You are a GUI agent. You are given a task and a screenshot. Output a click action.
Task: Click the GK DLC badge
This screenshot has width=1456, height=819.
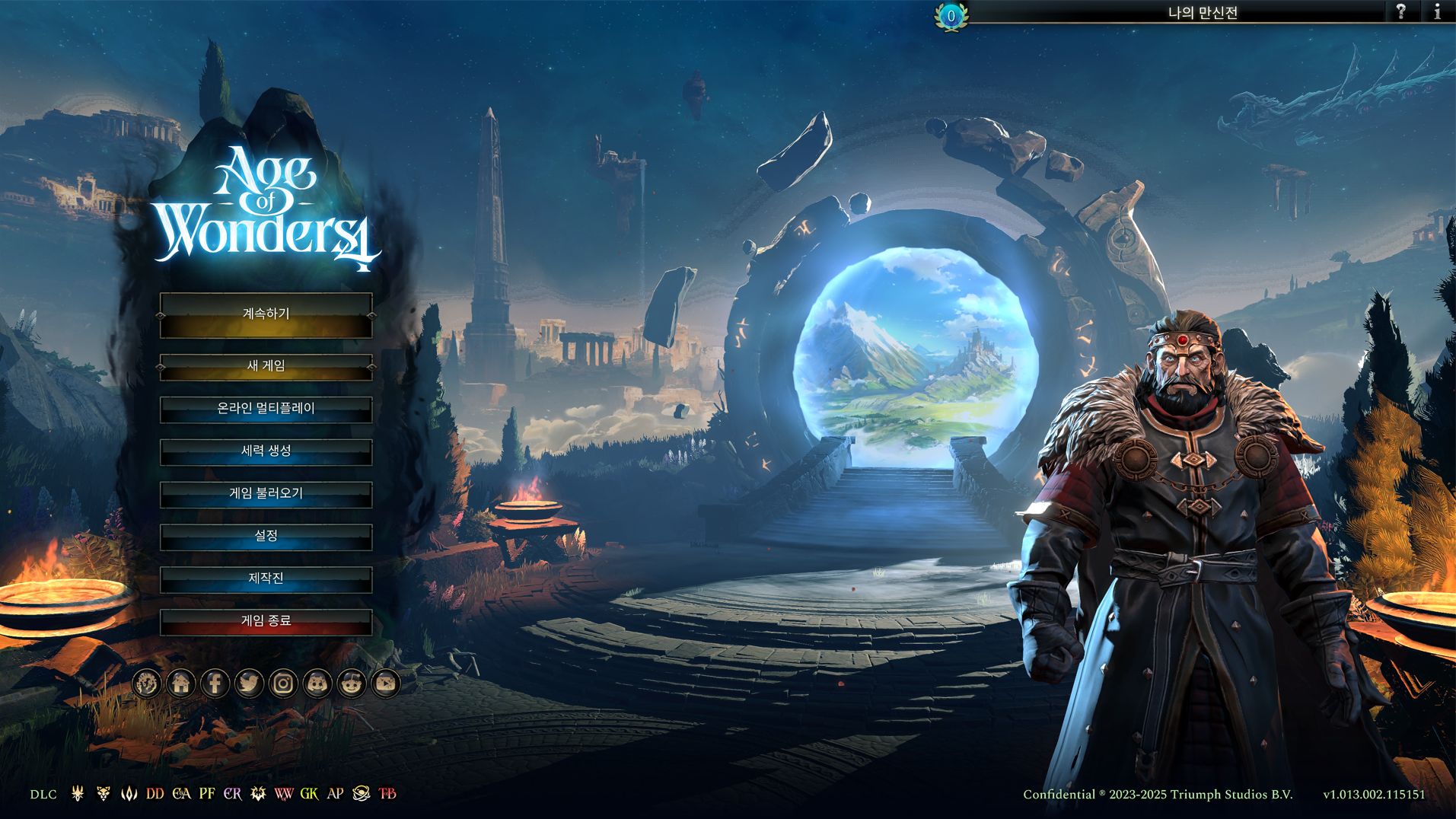pyautogui.click(x=309, y=794)
